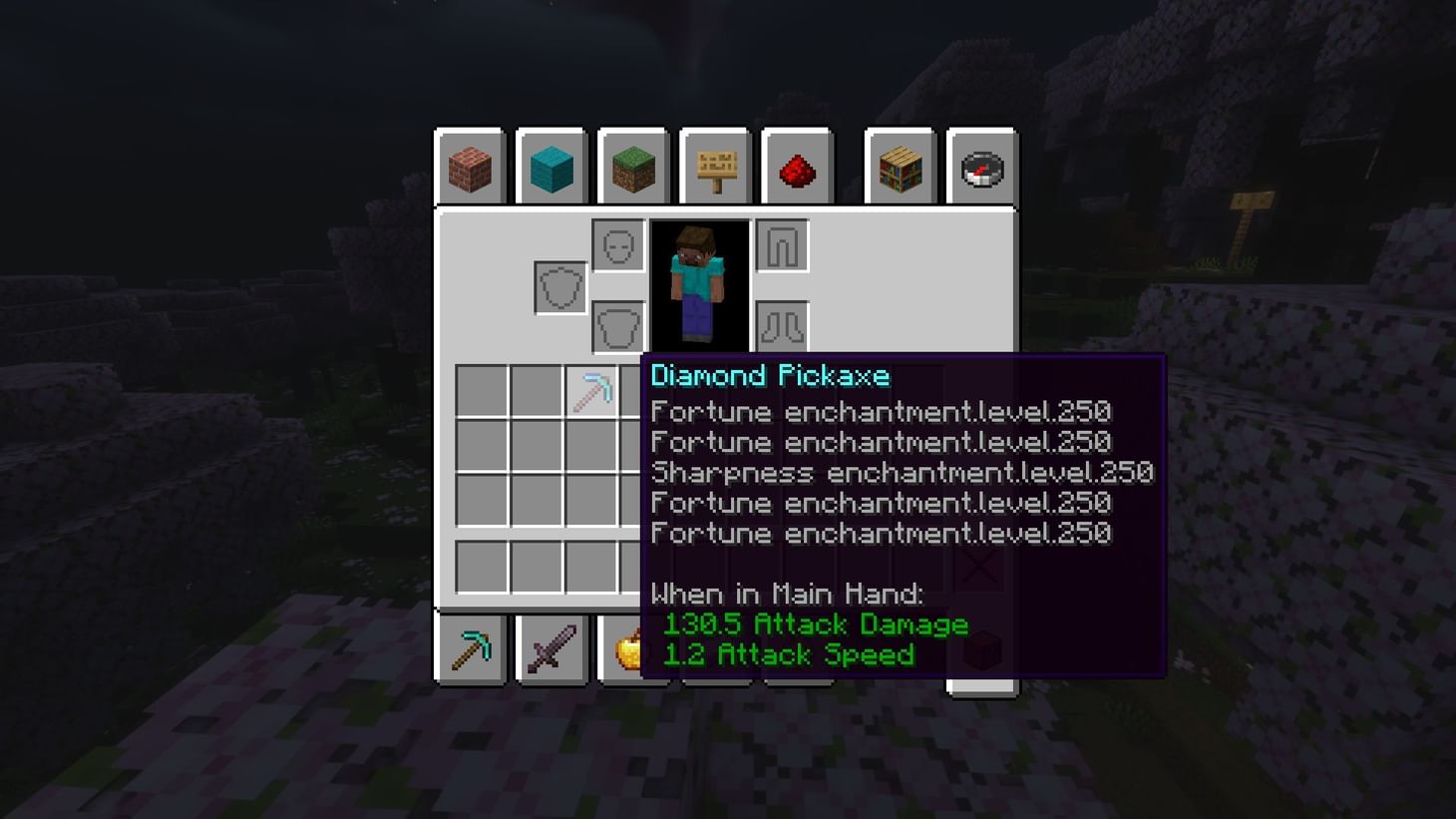Click the empty boots armor slot
Image resolution: width=1456 pixels, height=819 pixels.
click(783, 324)
